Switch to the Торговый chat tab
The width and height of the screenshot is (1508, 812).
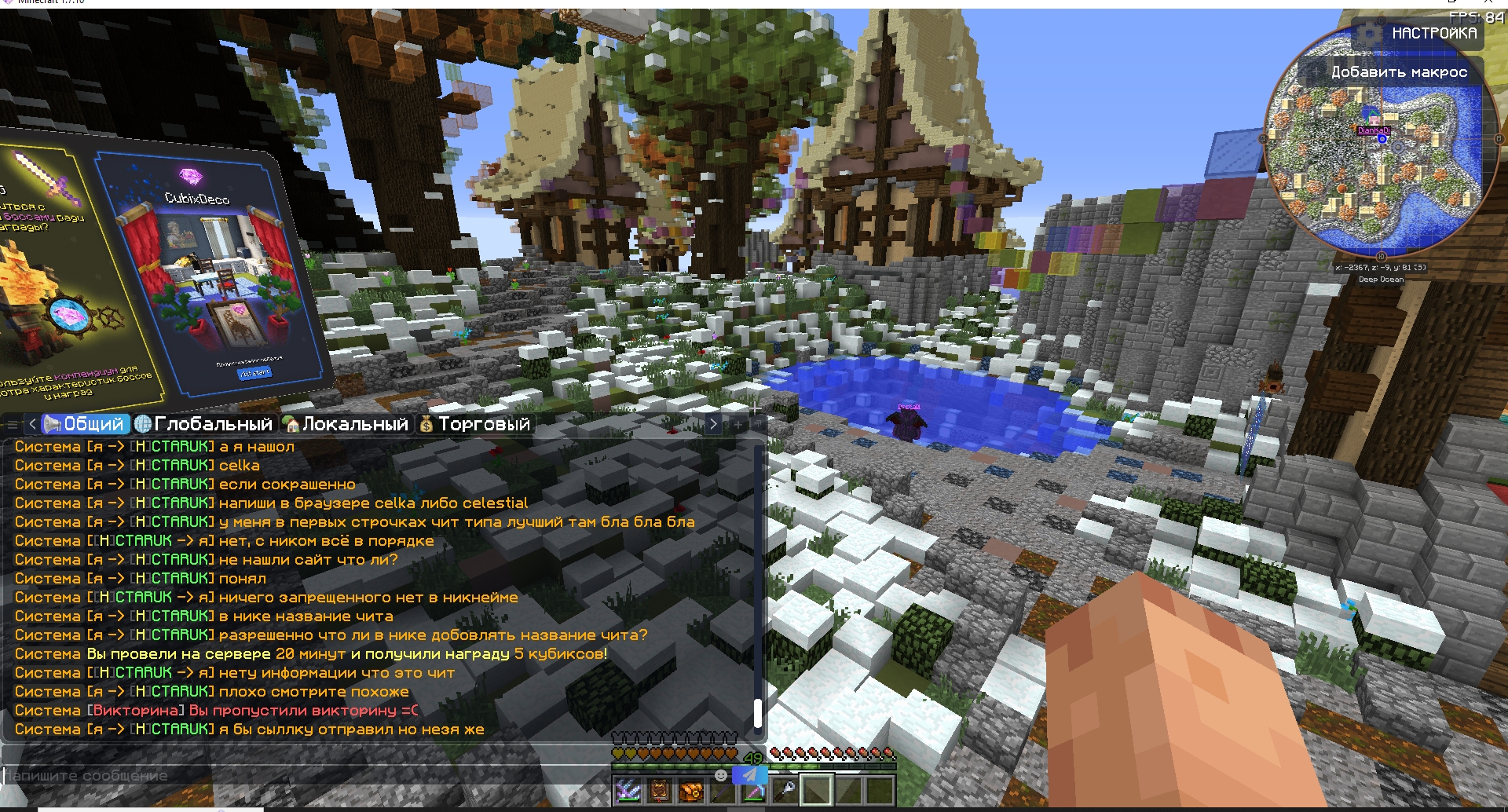(474, 425)
